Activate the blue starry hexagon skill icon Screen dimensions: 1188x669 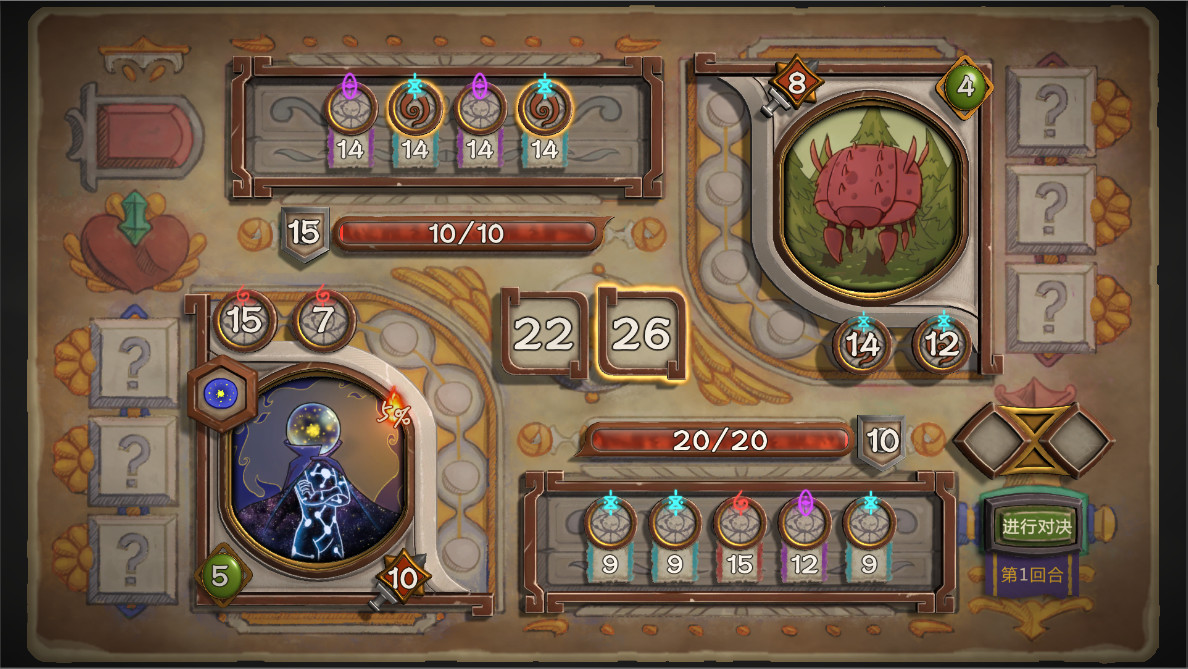coord(215,393)
